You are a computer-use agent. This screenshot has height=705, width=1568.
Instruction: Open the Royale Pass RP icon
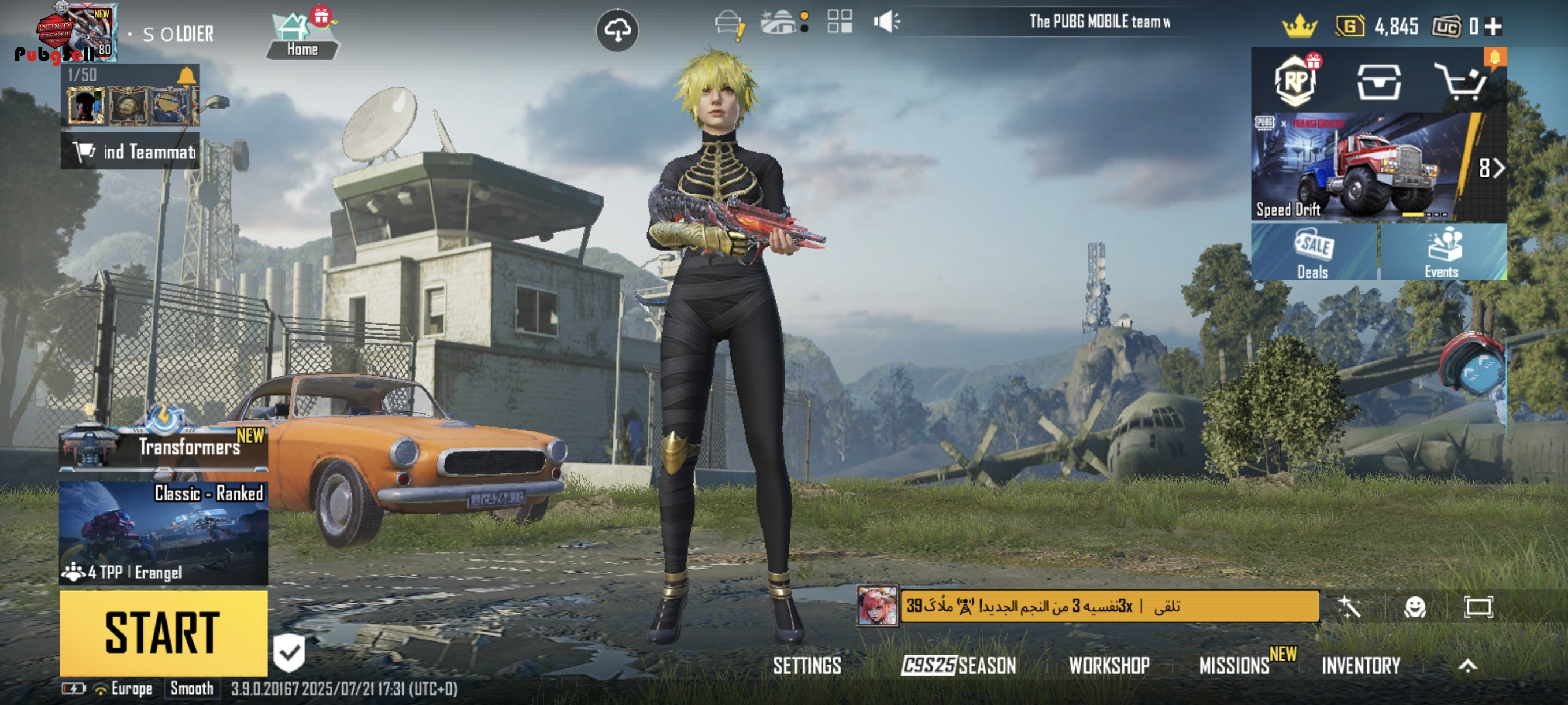(1295, 82)
